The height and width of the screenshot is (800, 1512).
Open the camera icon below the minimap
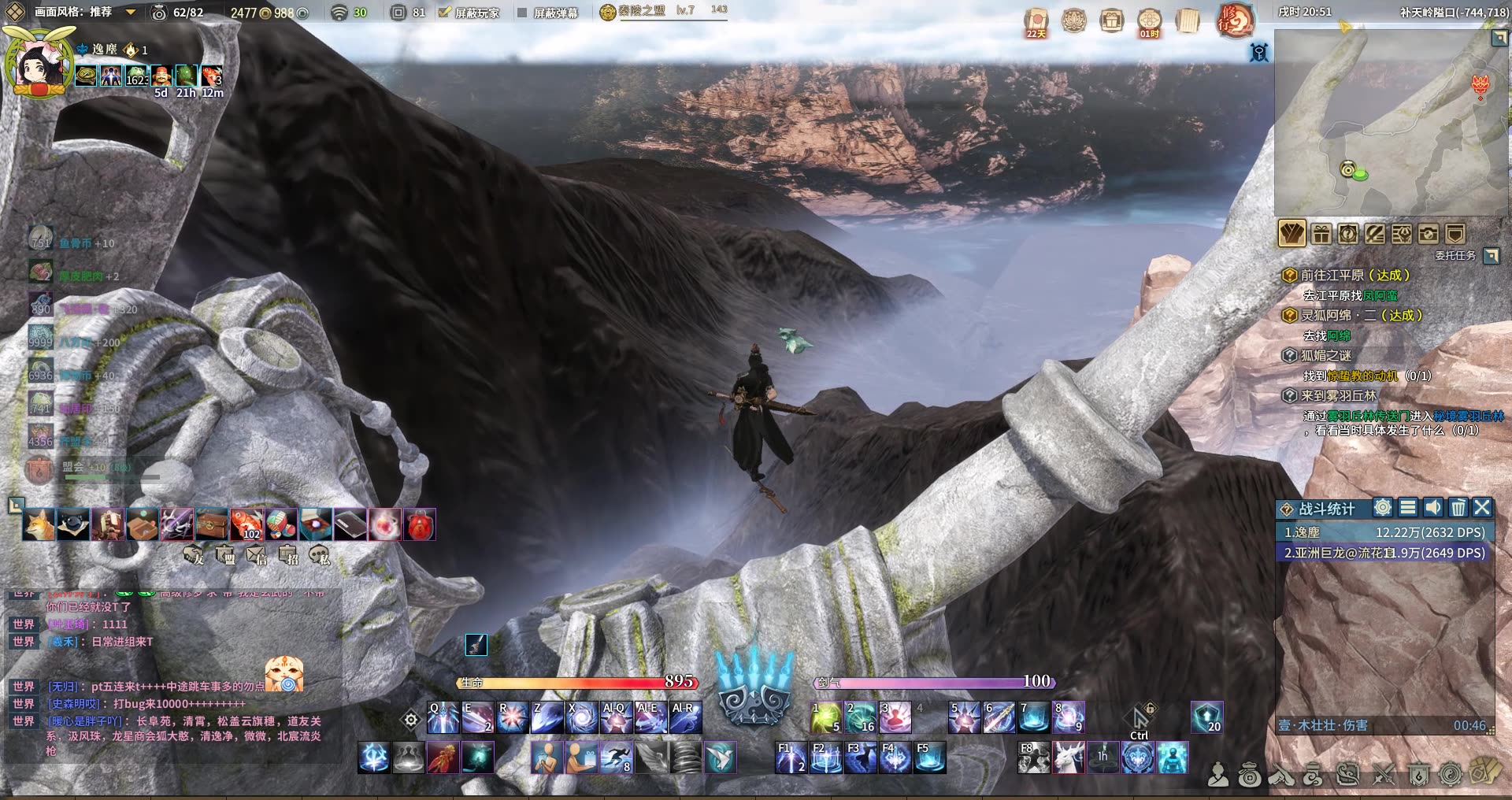(1429, 234)
